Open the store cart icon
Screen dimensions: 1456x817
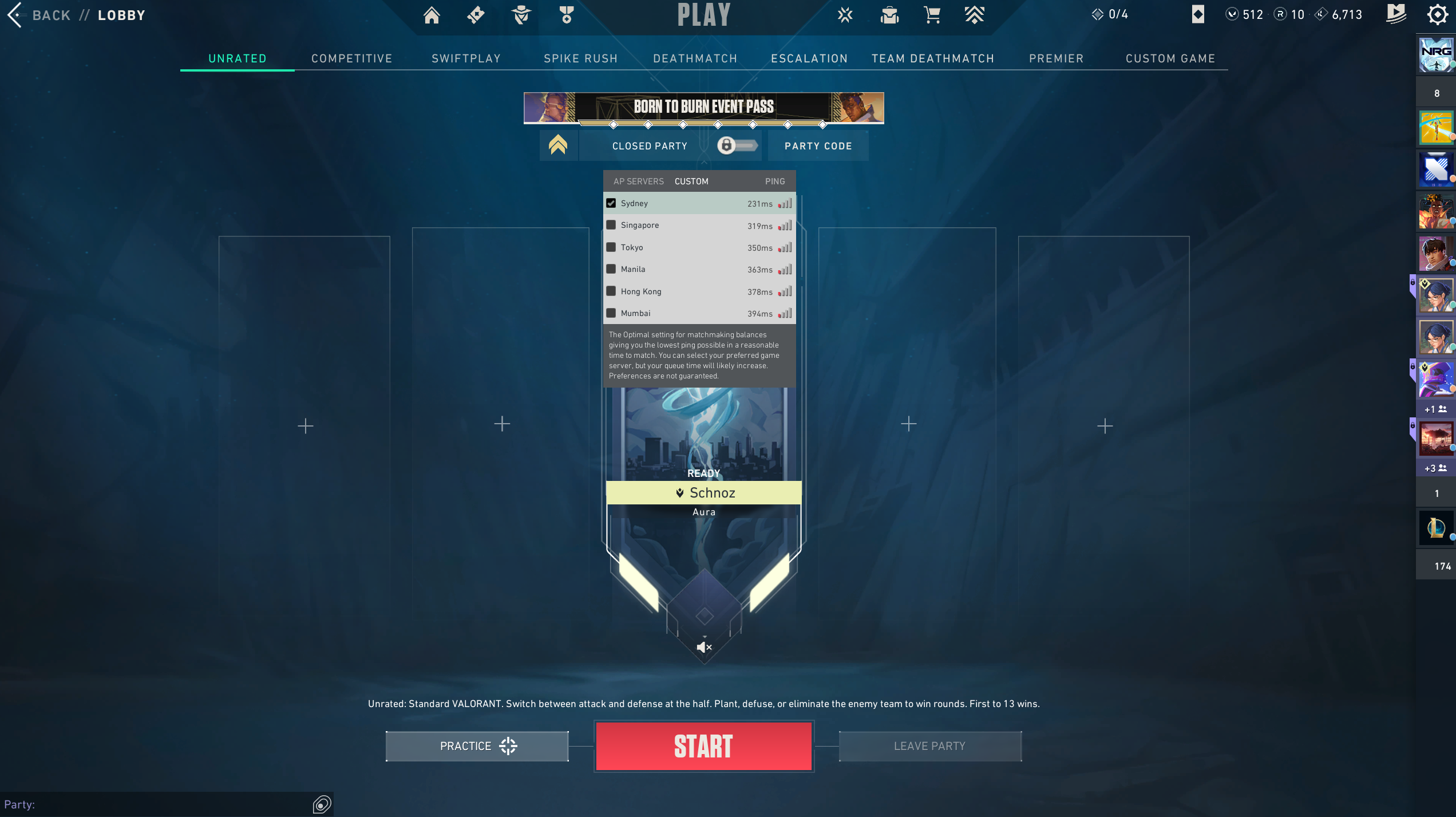tap(932, 15)
